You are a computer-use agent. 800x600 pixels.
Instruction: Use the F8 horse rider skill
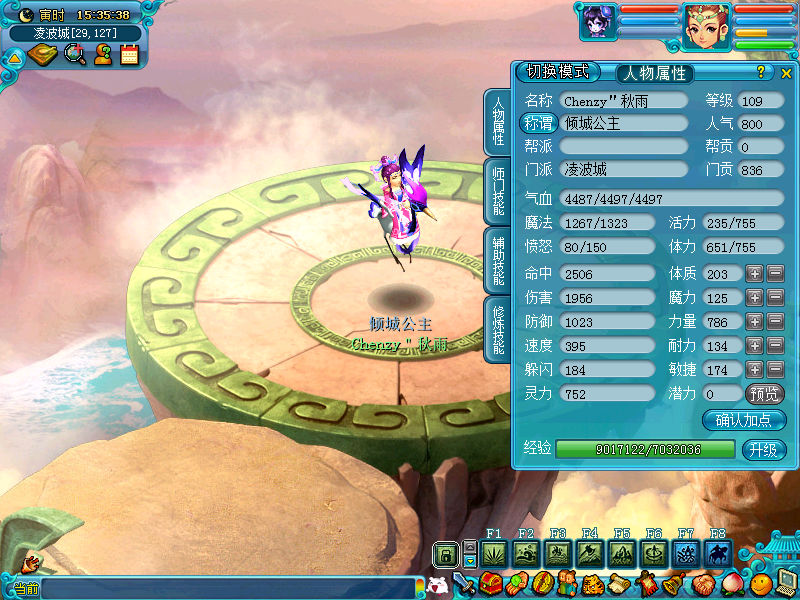(x=718, y=553)
